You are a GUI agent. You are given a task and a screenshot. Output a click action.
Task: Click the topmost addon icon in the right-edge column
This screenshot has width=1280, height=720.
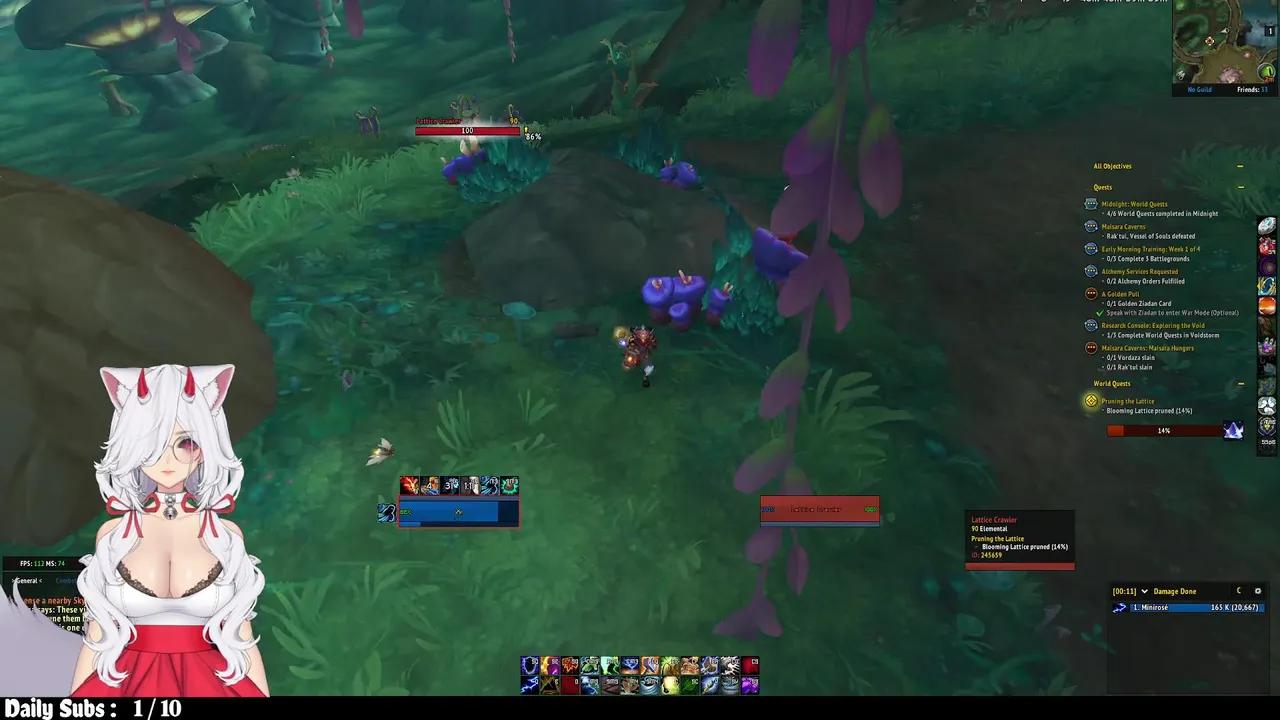pyautogui.click(x=1266, y=225)
